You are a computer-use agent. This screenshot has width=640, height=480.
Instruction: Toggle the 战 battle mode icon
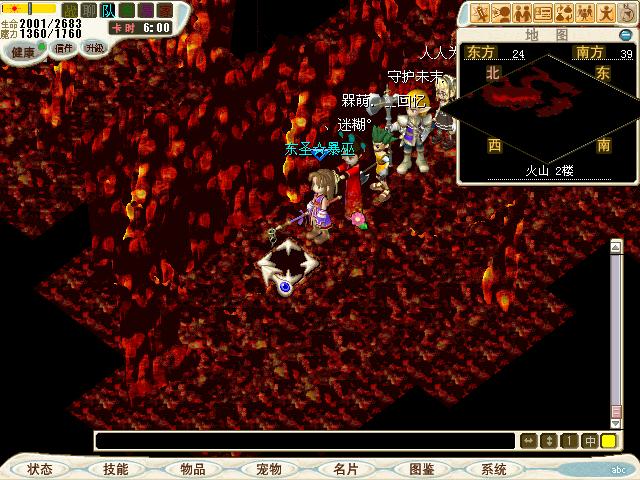click(69, 11)
